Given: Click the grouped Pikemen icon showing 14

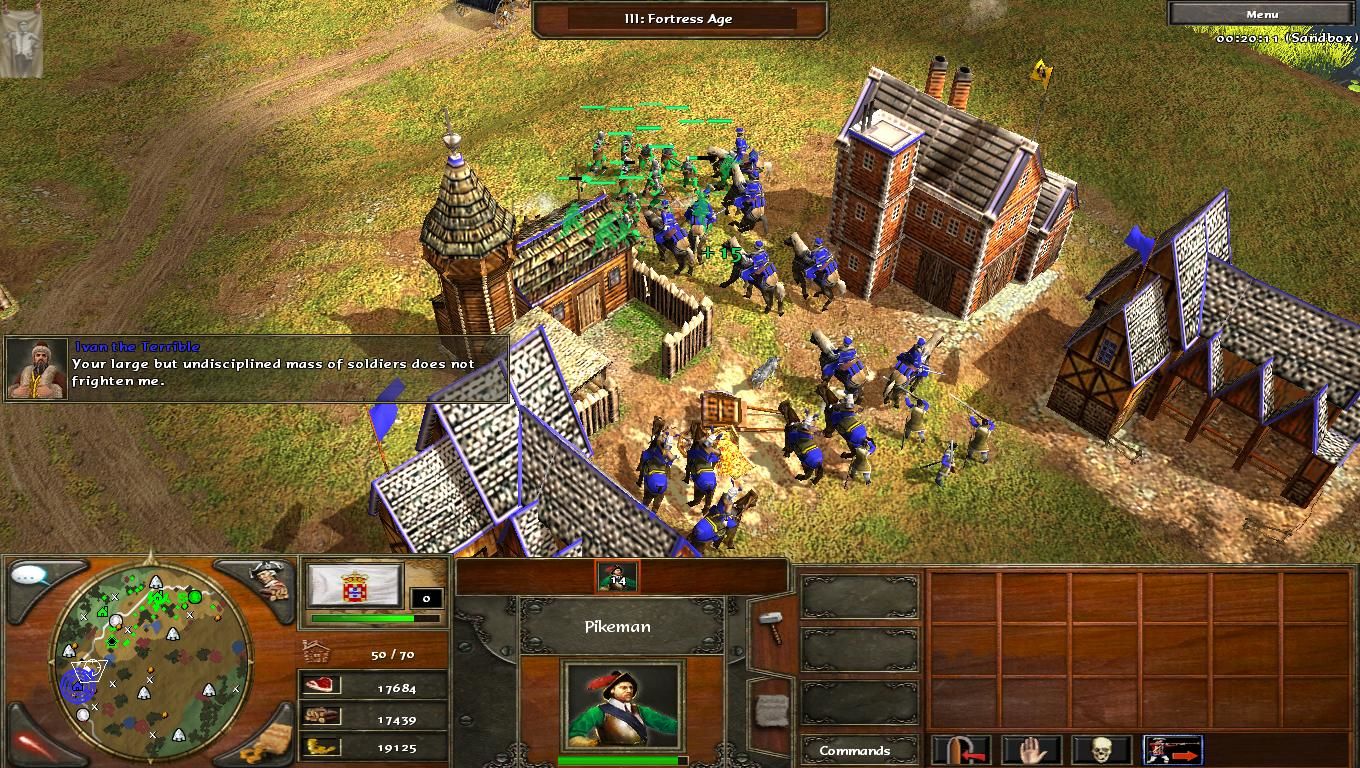Looking at the screenshot, I should pos(618,575).
